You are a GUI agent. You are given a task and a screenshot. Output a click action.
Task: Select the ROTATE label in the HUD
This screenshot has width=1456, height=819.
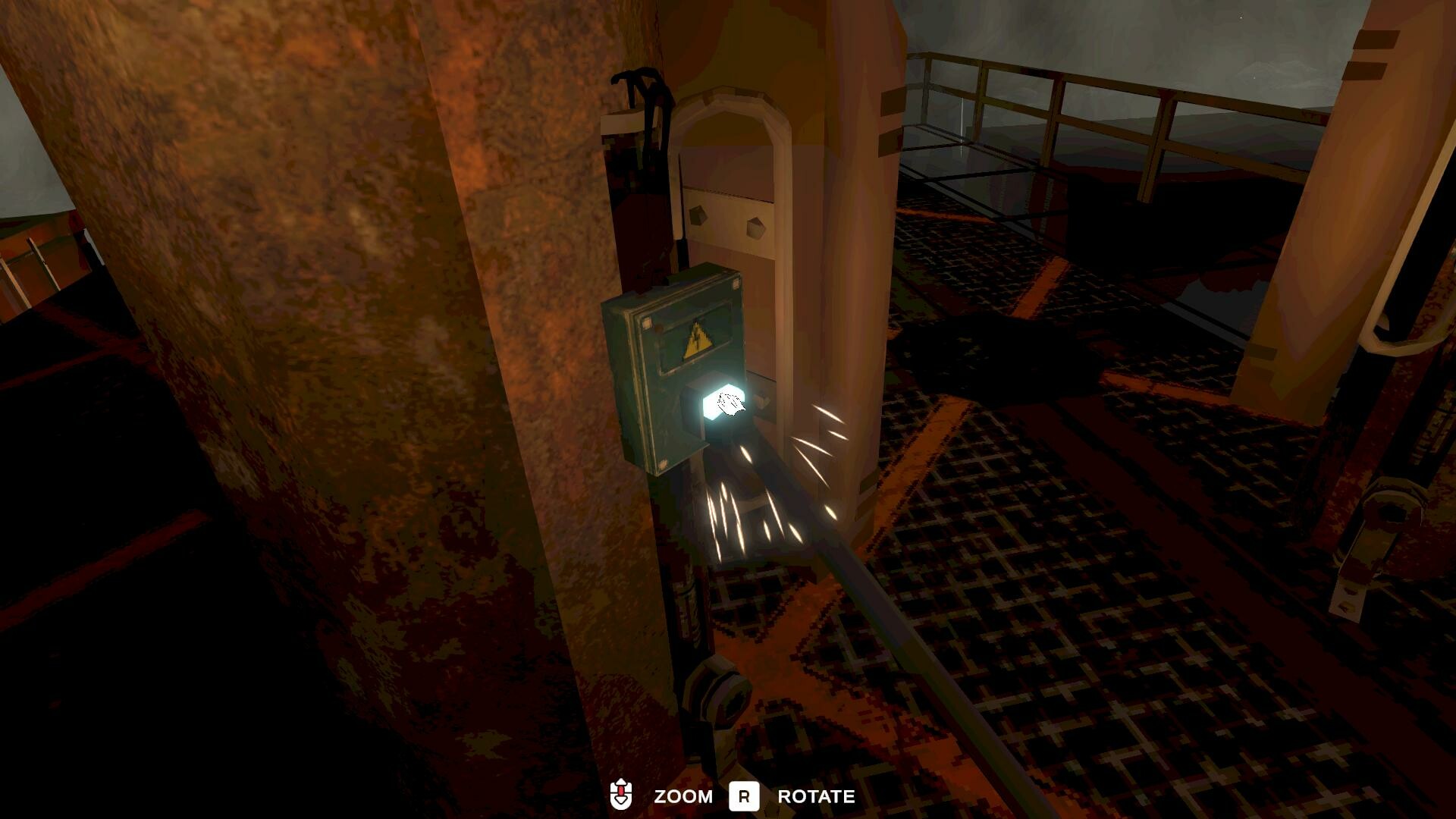point(816,797)
